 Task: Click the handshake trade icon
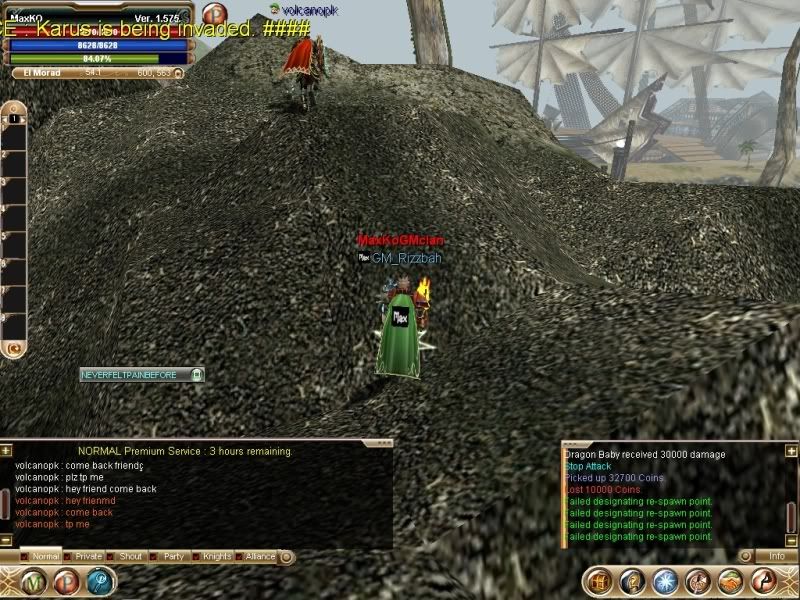730,580
